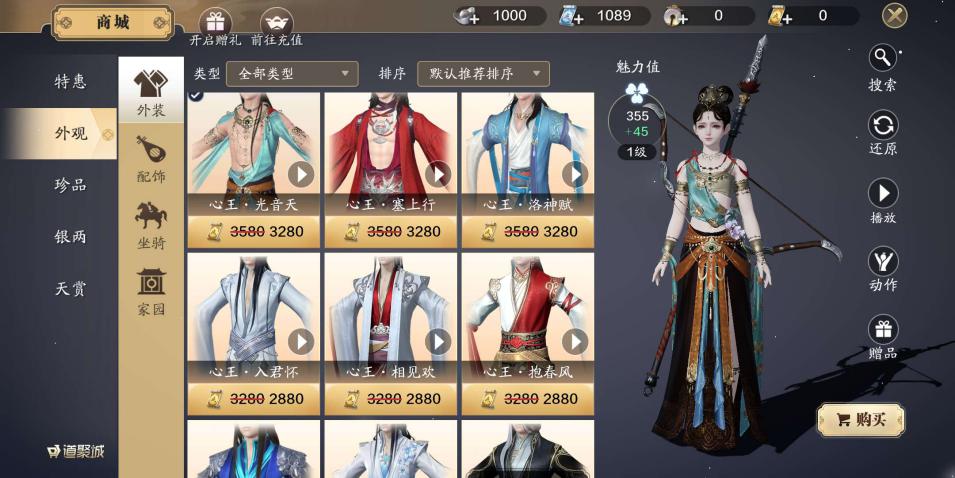Image resolution: width=955 pixels, height=478 pixels.
Task: Select the 心王·光音天 outfit card
Action: coord(254,155)
